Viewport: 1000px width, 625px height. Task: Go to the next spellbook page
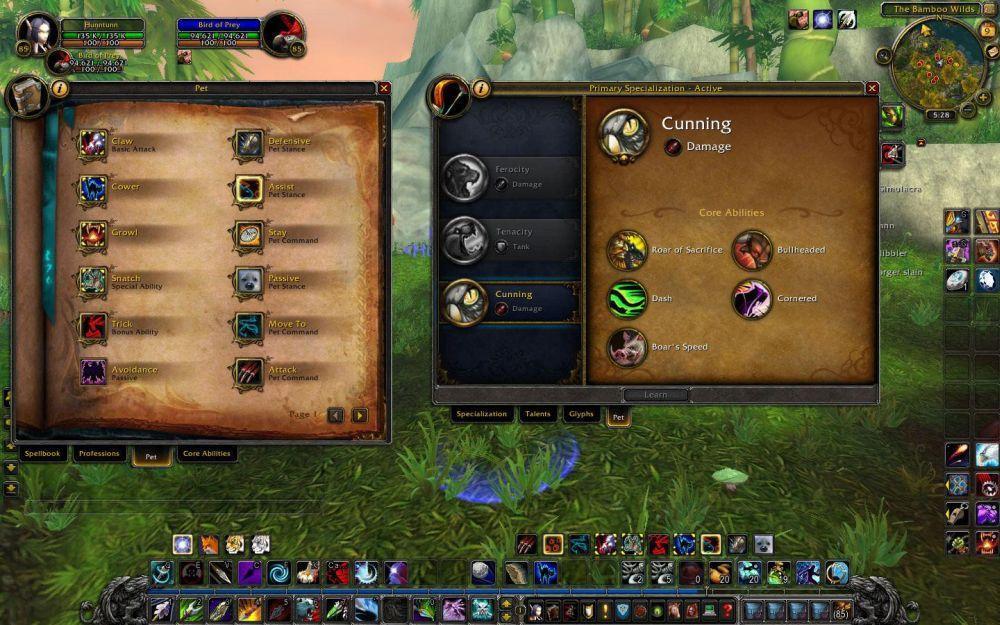pos(360,415)
